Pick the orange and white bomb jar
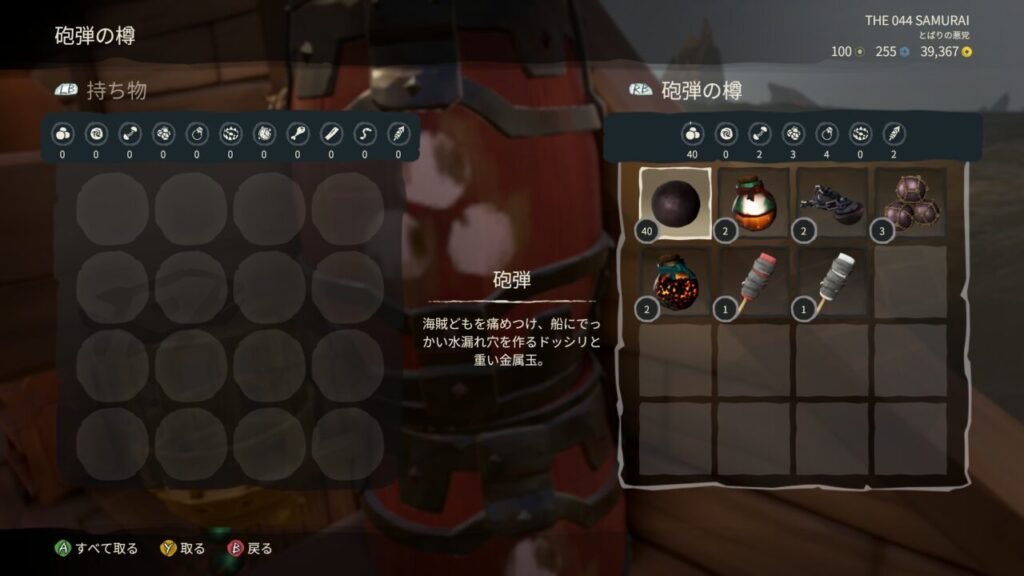1024x576 pixels. point(755,203)
